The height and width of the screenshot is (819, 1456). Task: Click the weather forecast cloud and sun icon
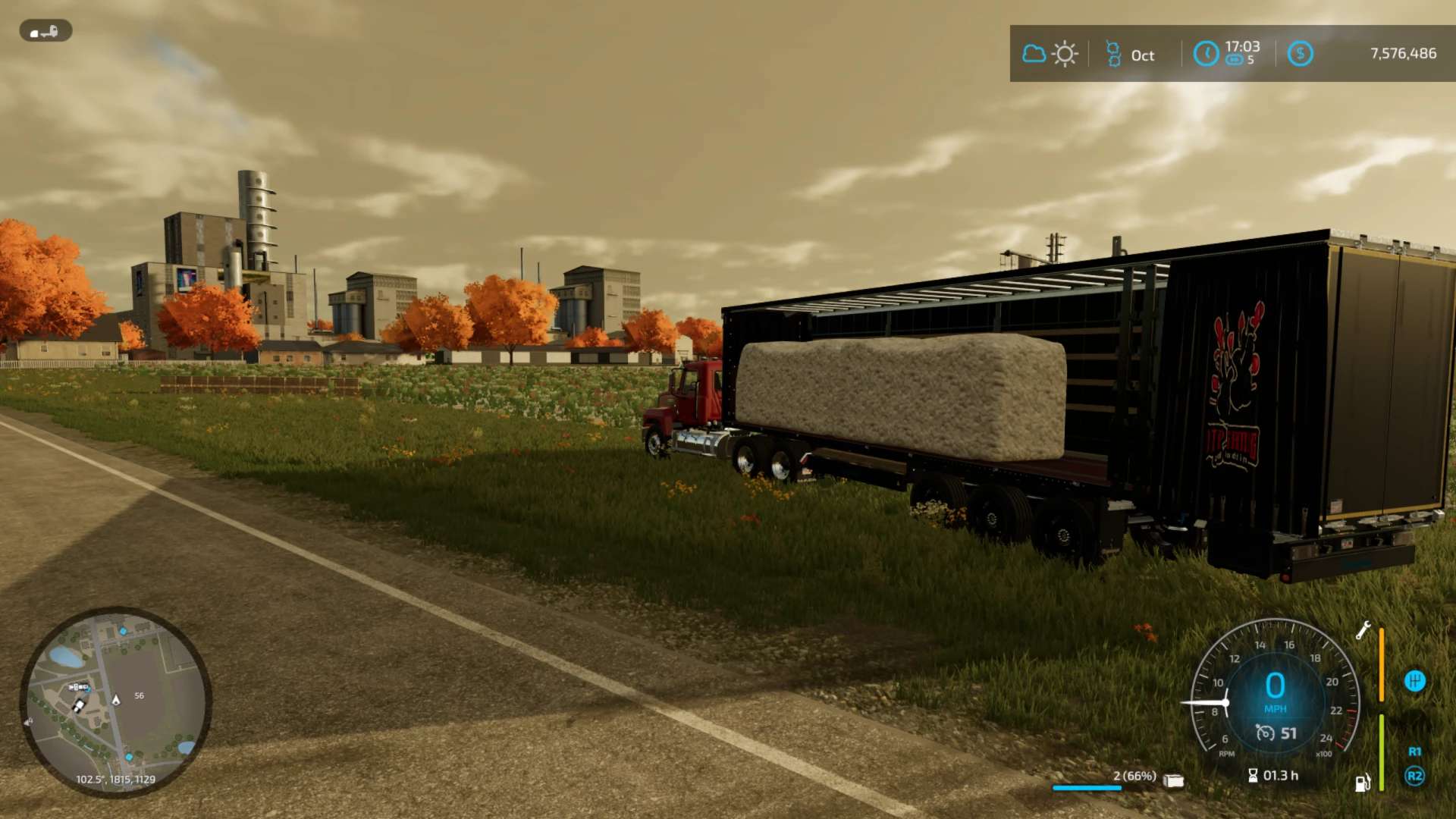(x=1050, y=54)
